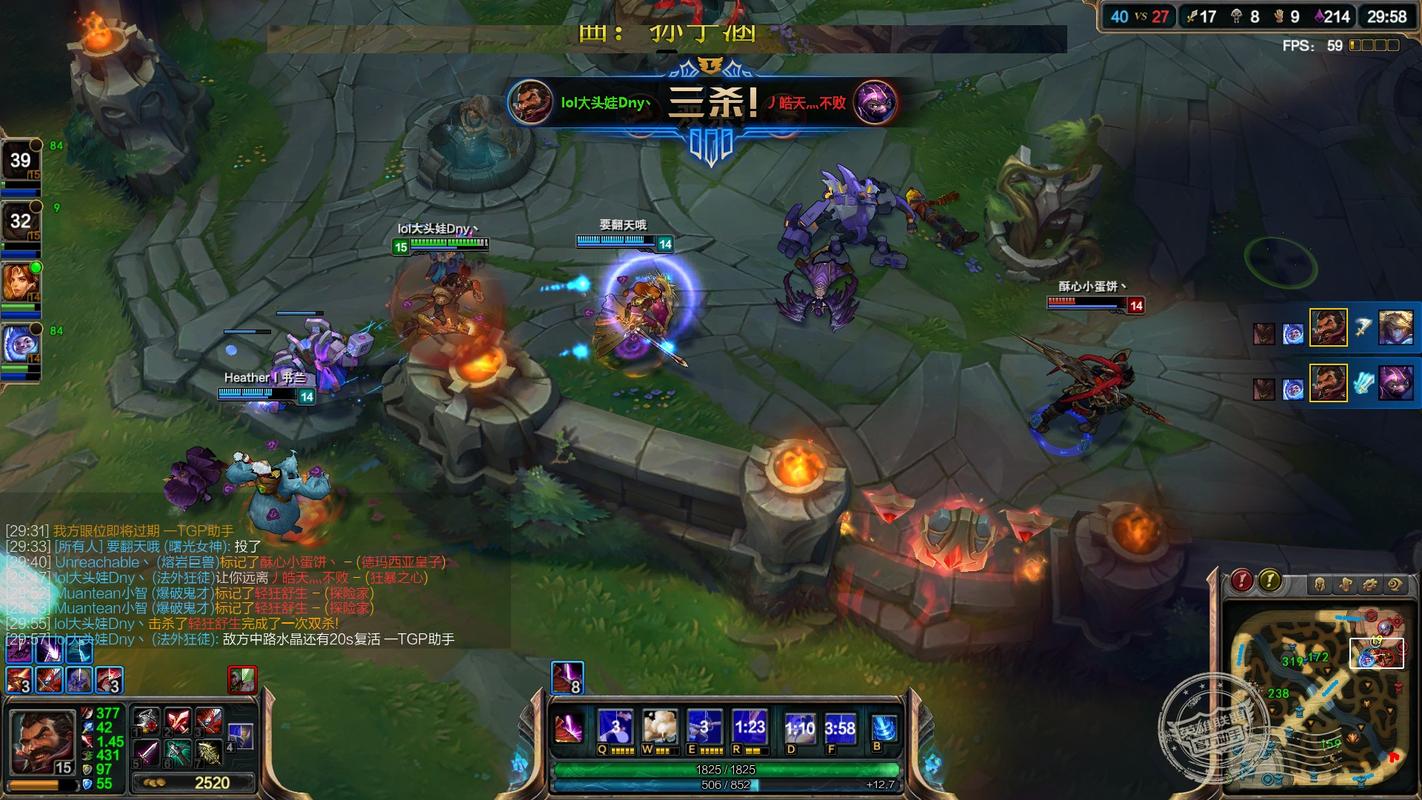Click the bearded champion portrait at level 15
The image size is (1422, 800).
41,740
